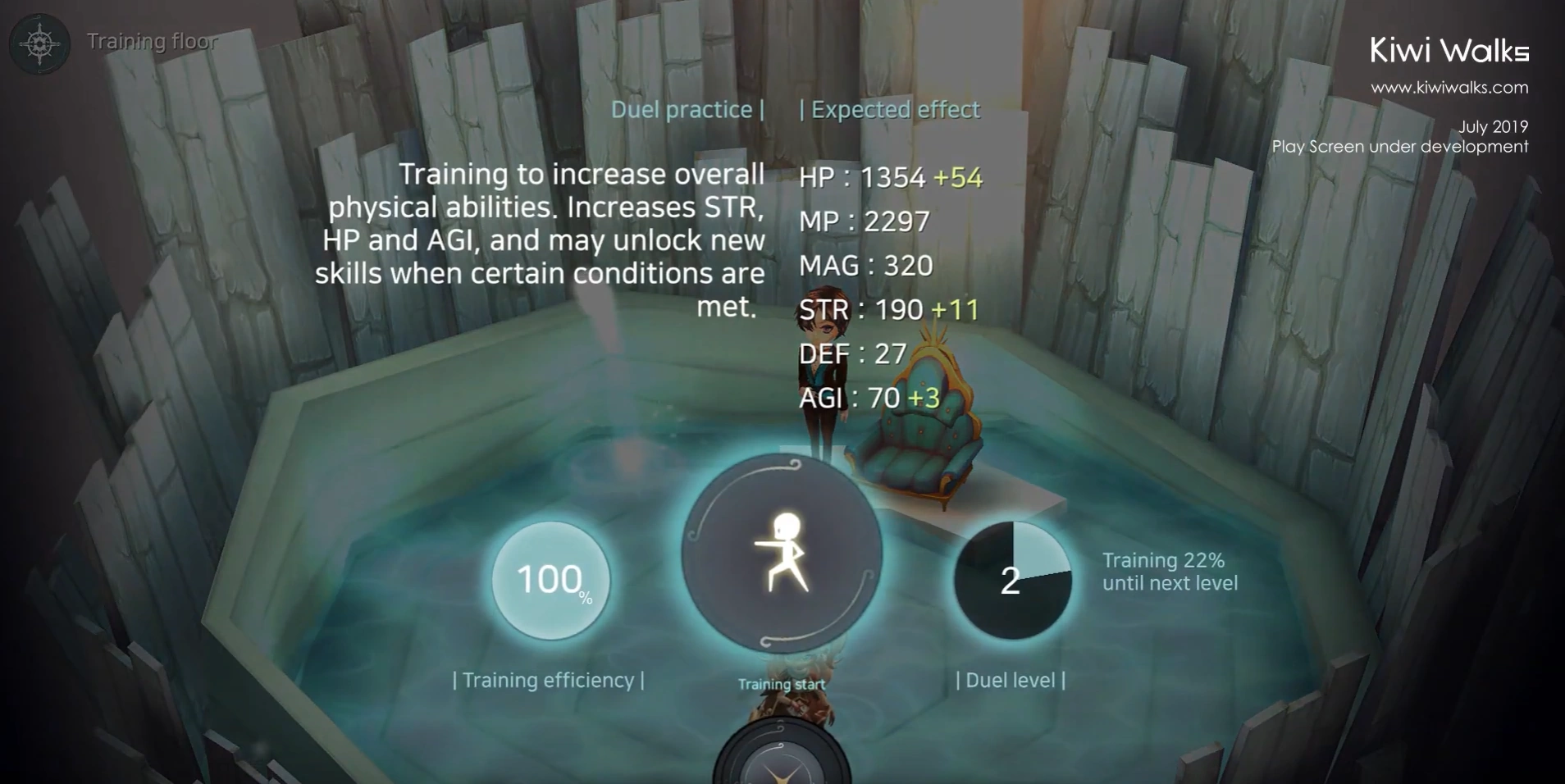
Task: Visit www.kiwiwalks.com
Action: pos(1450,87)
